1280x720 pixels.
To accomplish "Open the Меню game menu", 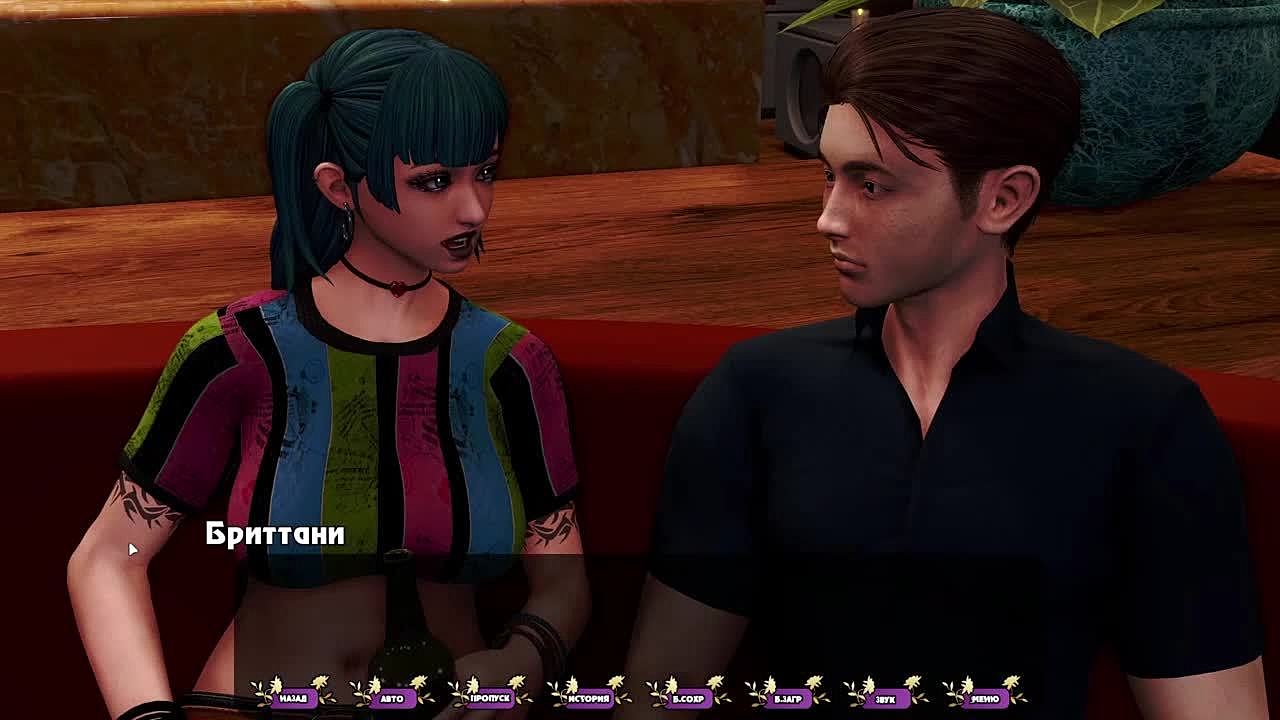I will point(984,697).
